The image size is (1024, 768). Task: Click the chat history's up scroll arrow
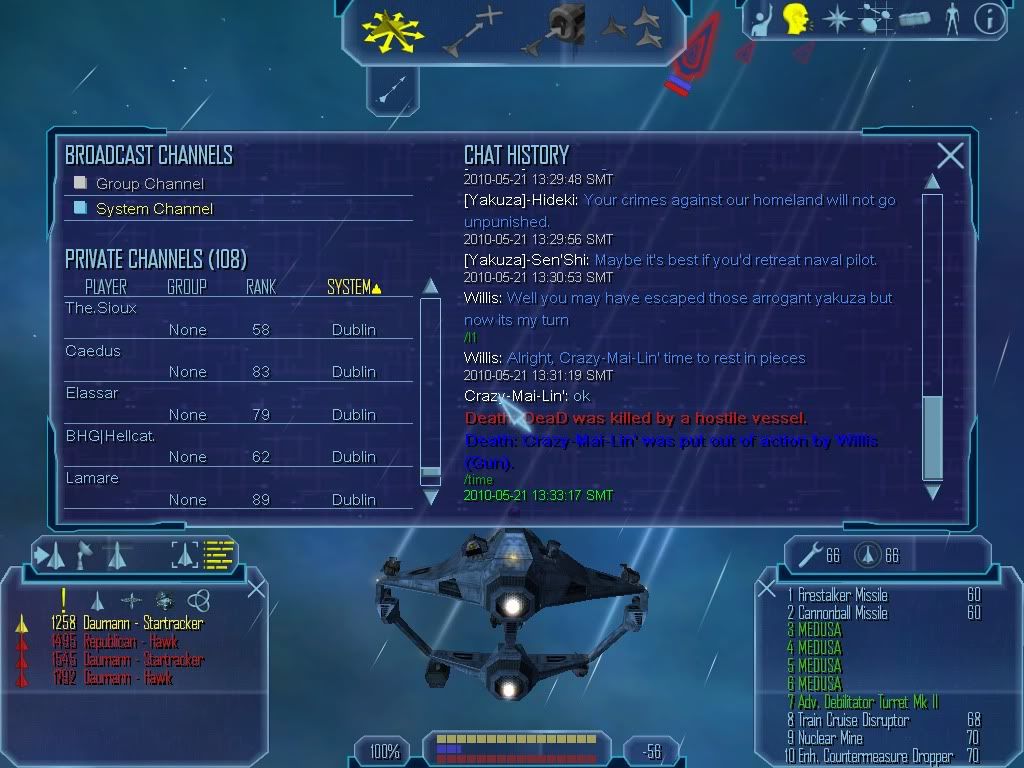tap(932, 181)
